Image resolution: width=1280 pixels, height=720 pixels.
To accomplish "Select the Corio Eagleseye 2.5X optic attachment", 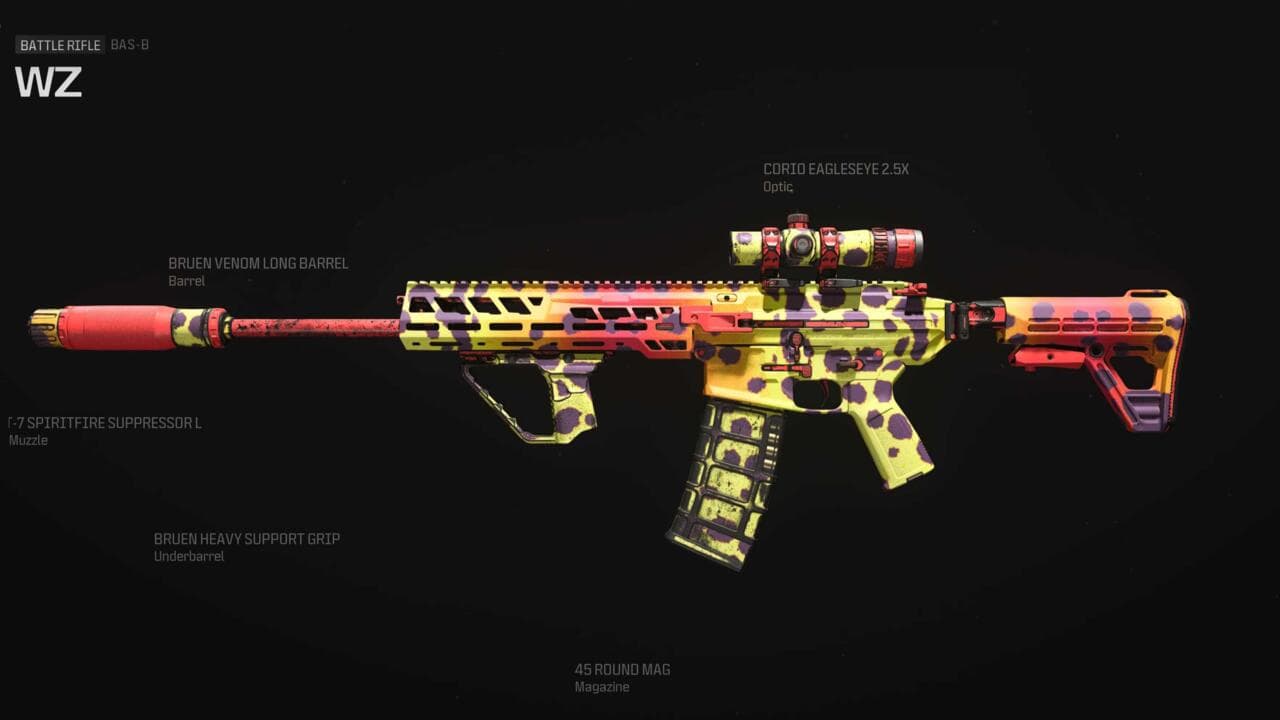I will click(836, 169).
